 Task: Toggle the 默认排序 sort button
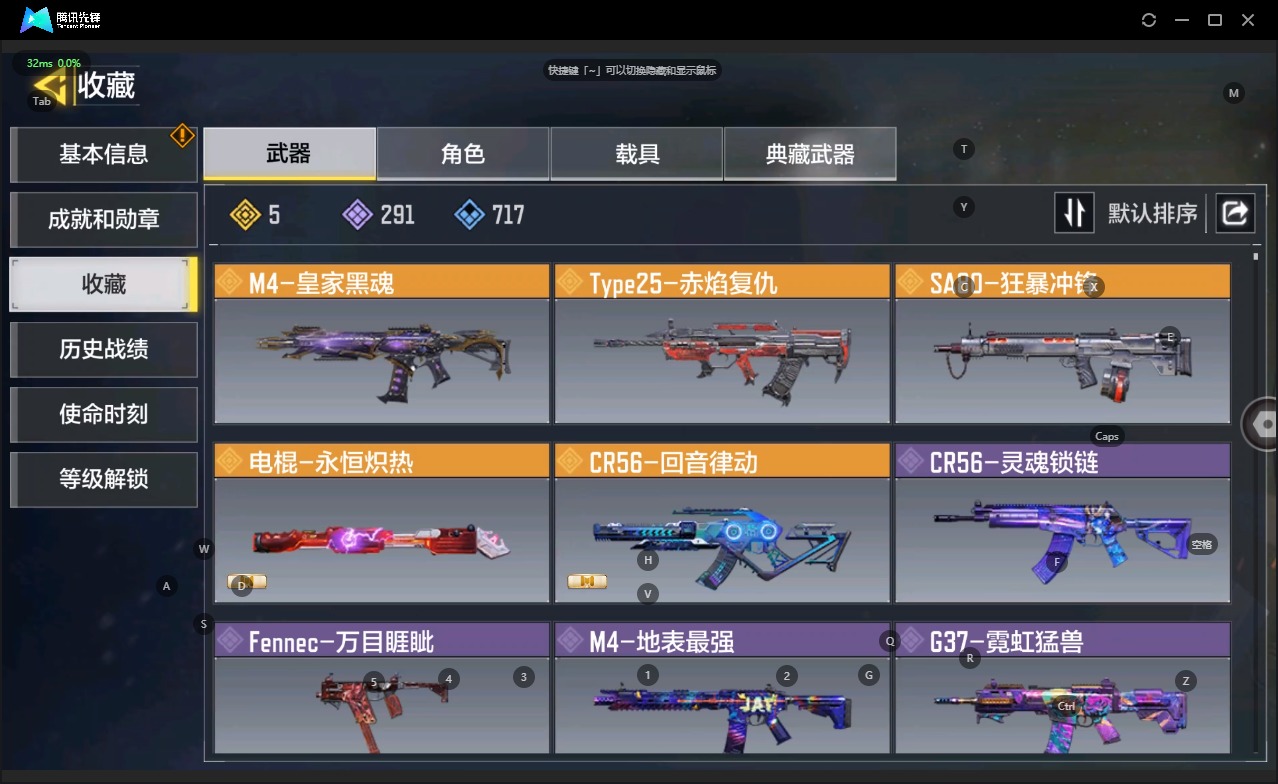[1074, 213]
